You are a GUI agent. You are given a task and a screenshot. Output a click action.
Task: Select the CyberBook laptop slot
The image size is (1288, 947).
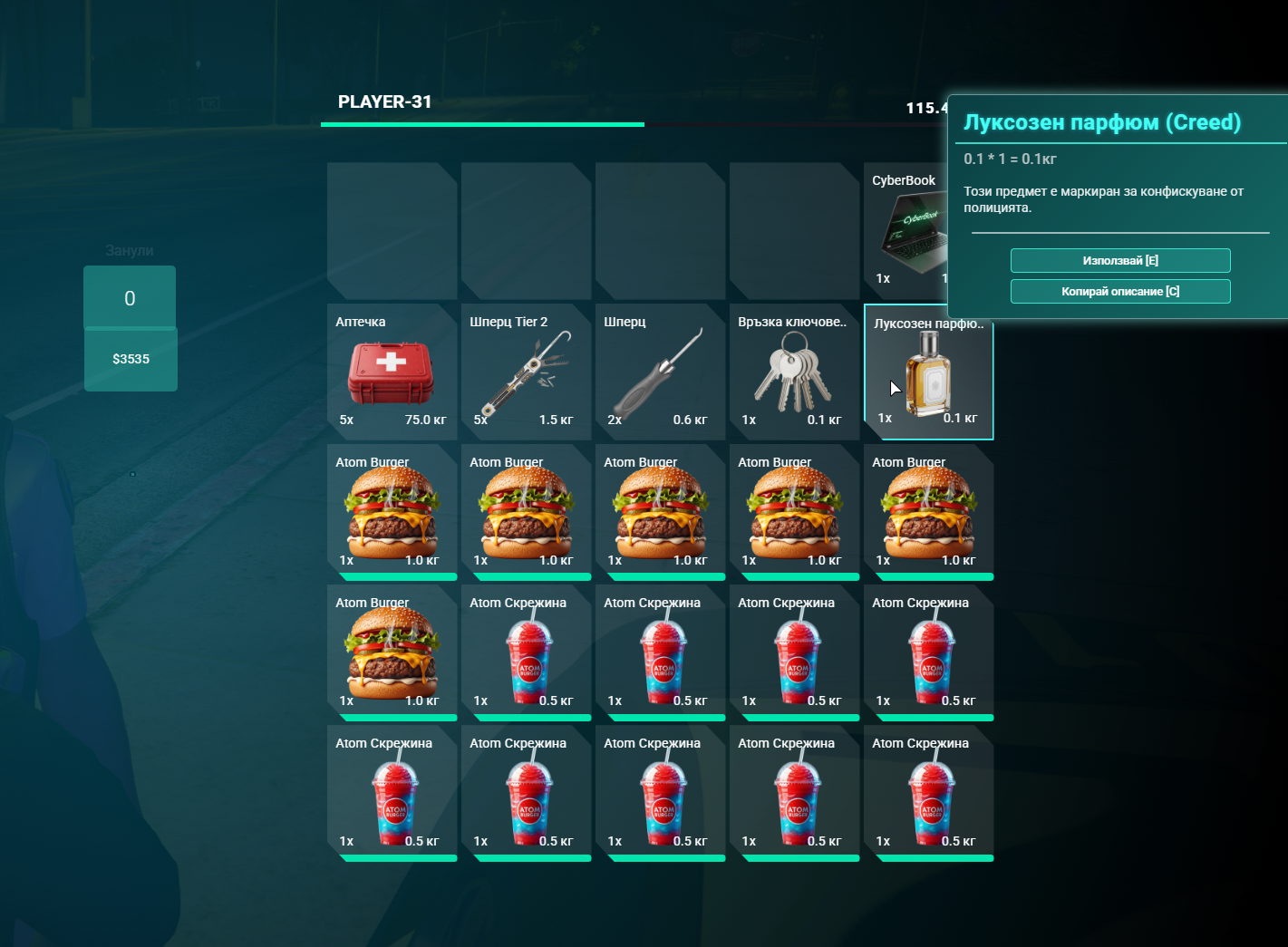[x=906, y=231]
